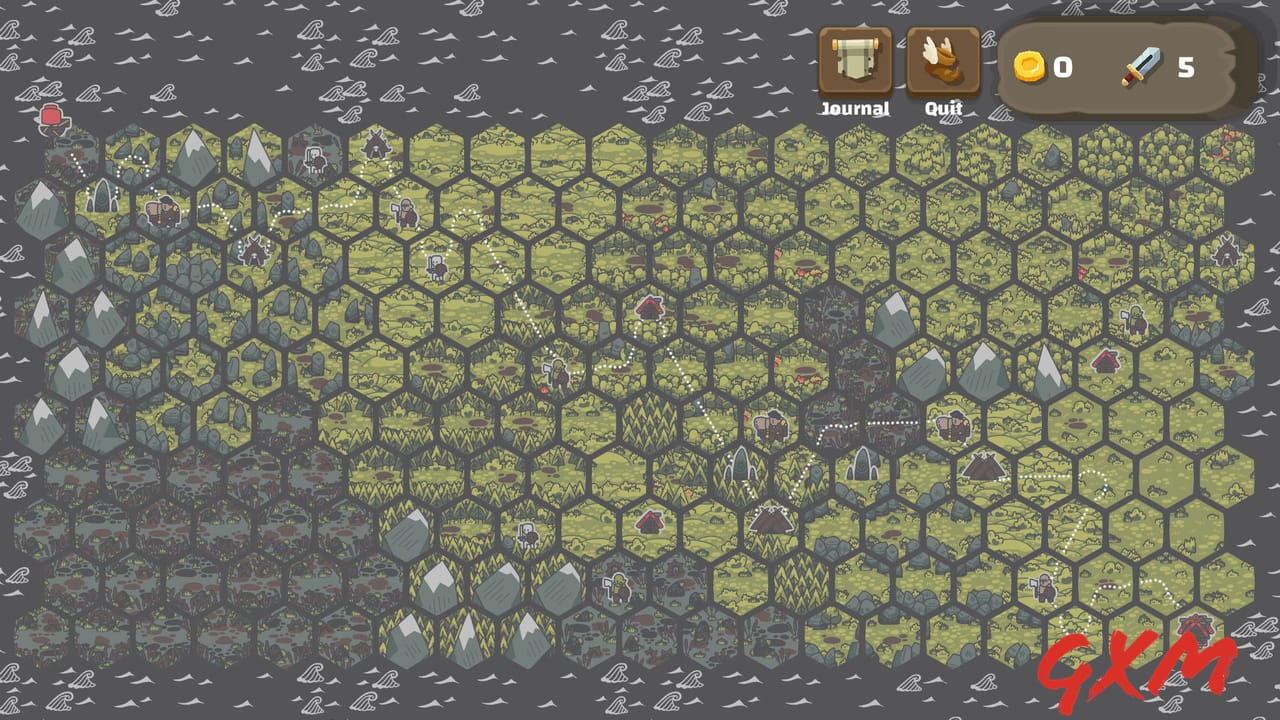This screenshot has width=1280, height=720.
Task: Click the pack mule caravan unit
Action: [162, 210]
